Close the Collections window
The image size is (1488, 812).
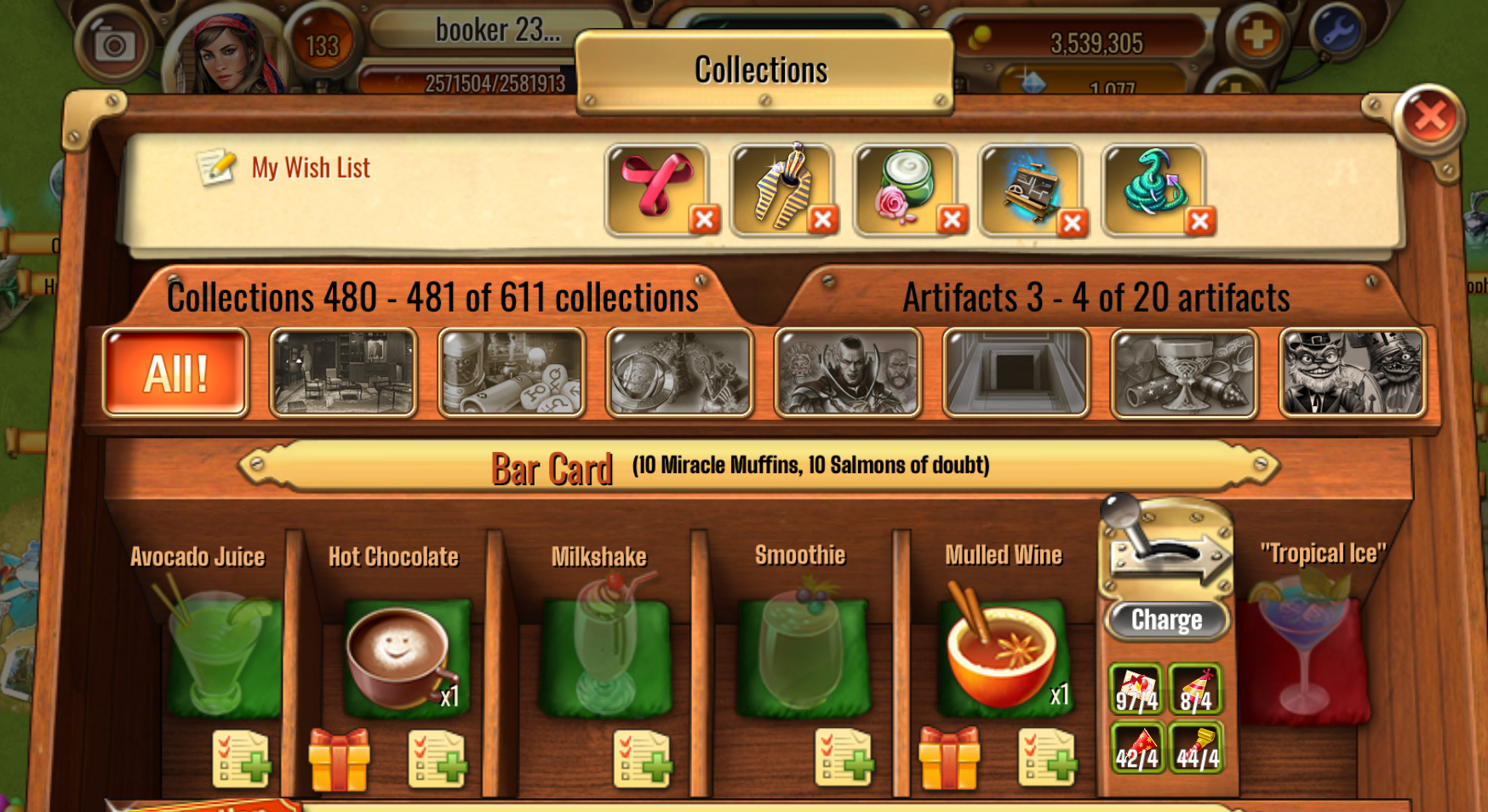pyautogui.click(x=1429, y=117)
